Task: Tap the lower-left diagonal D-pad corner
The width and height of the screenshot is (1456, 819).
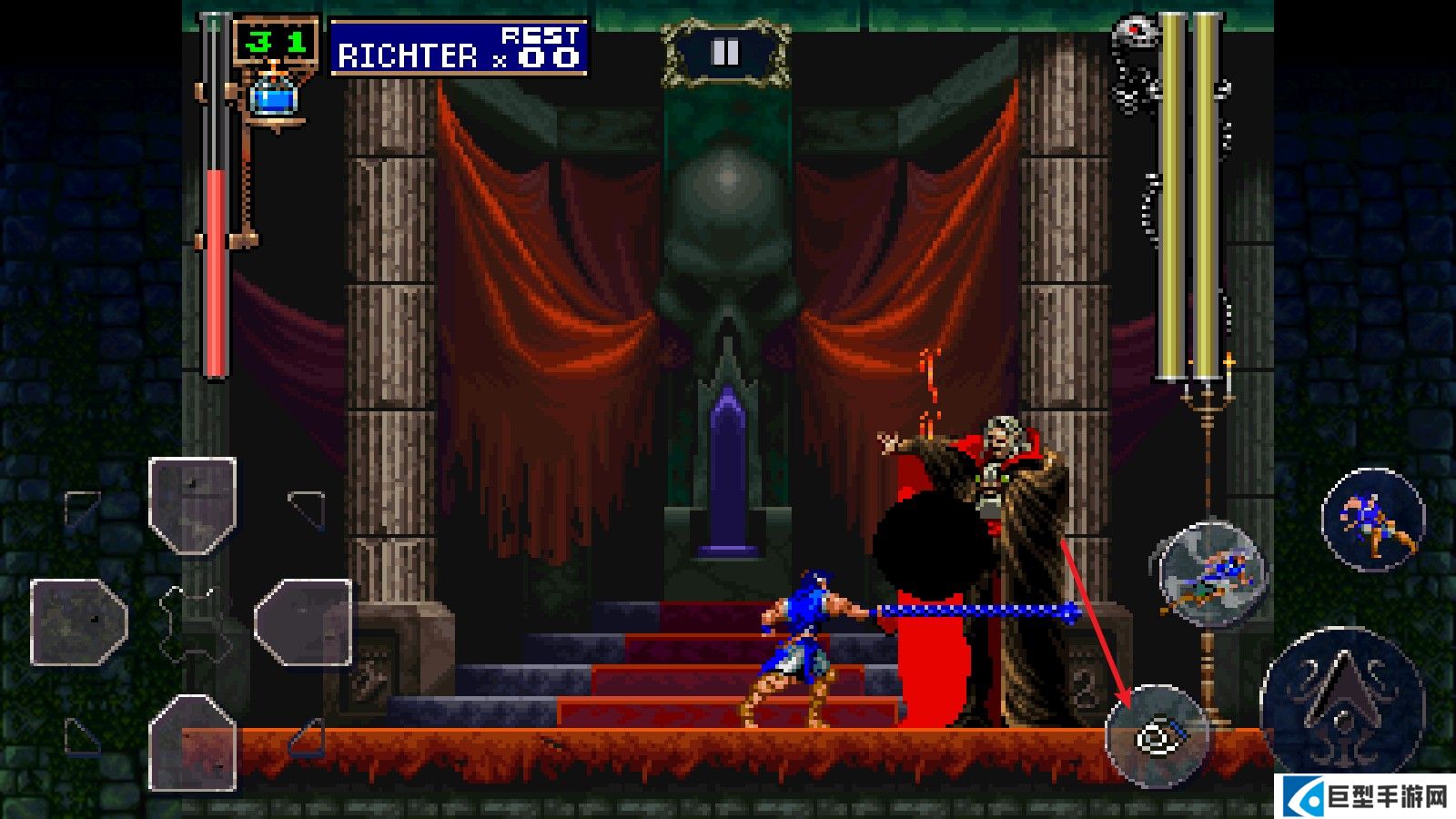Action: [82, 735]
